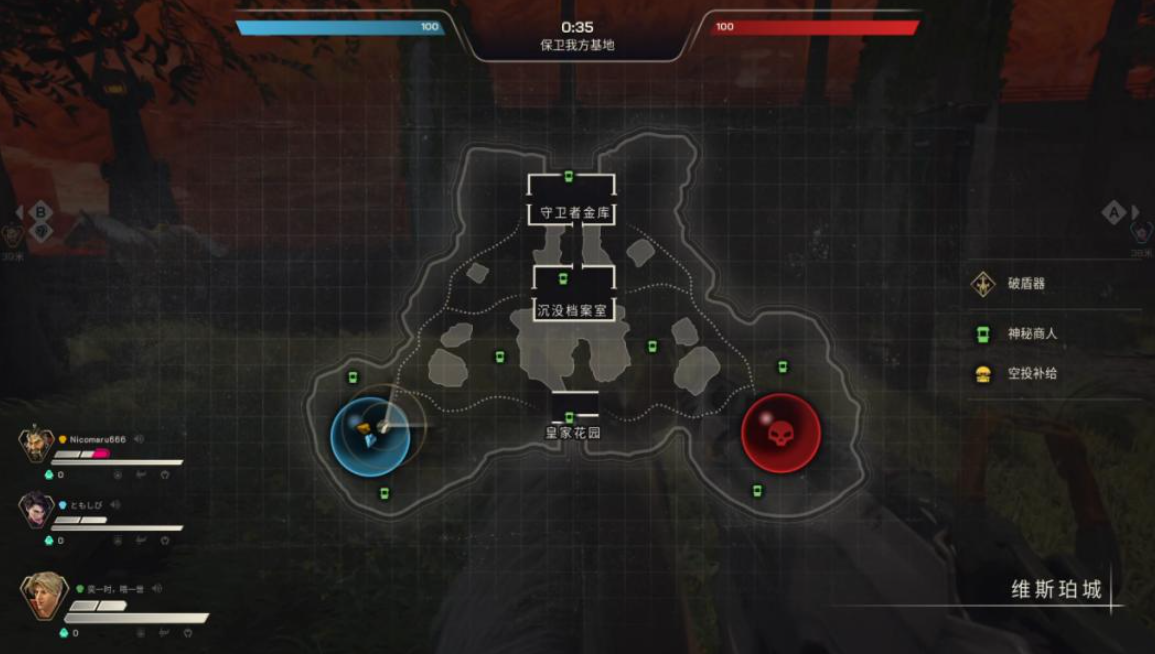The height and width of the screenshot is (654, 1155).
Task: Select the 皇家花园 location on the map
Action: click(x=572, y=433)
